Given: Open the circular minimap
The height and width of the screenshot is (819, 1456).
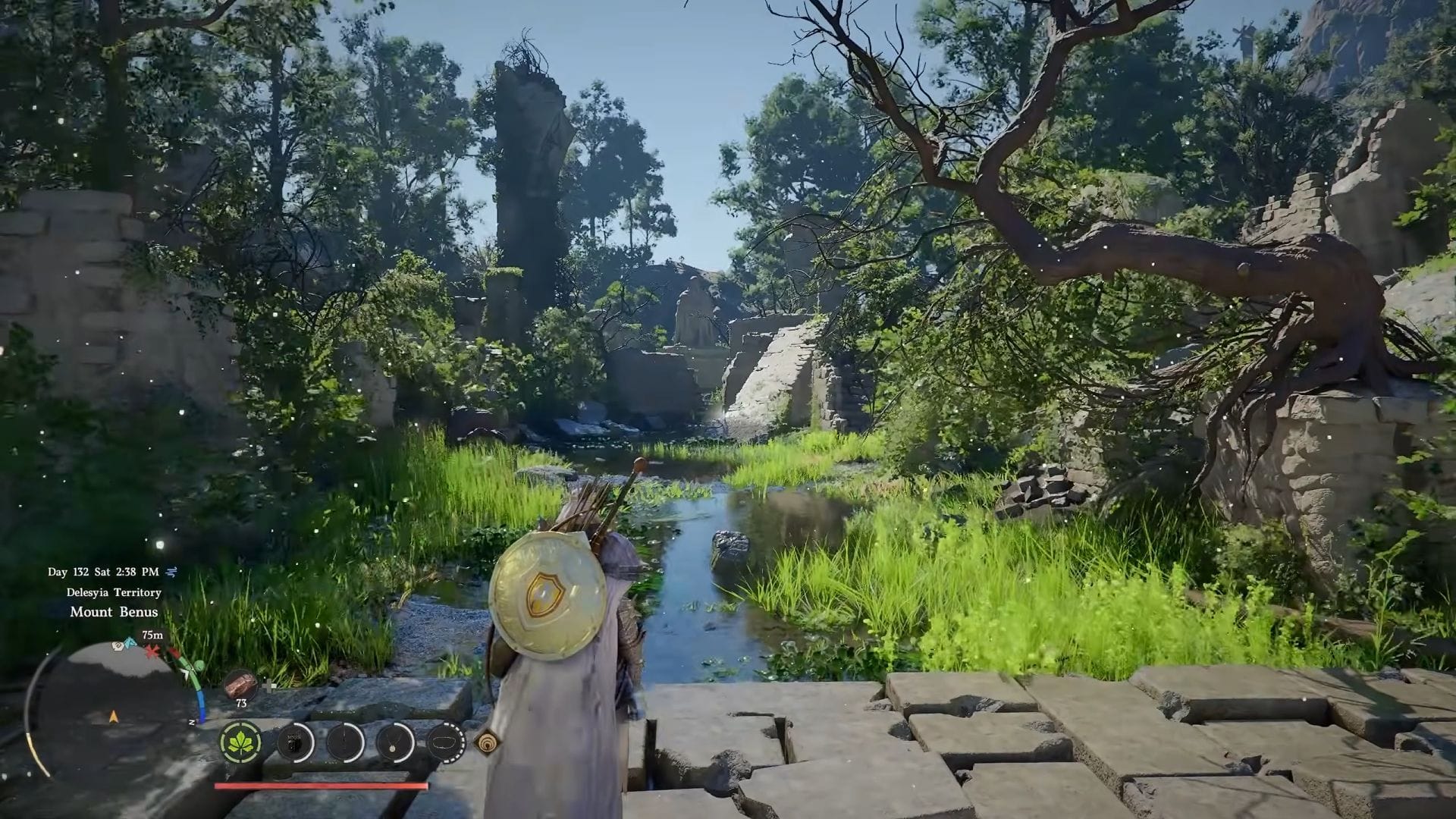Looking at the screenshot, I should (114, 709).
